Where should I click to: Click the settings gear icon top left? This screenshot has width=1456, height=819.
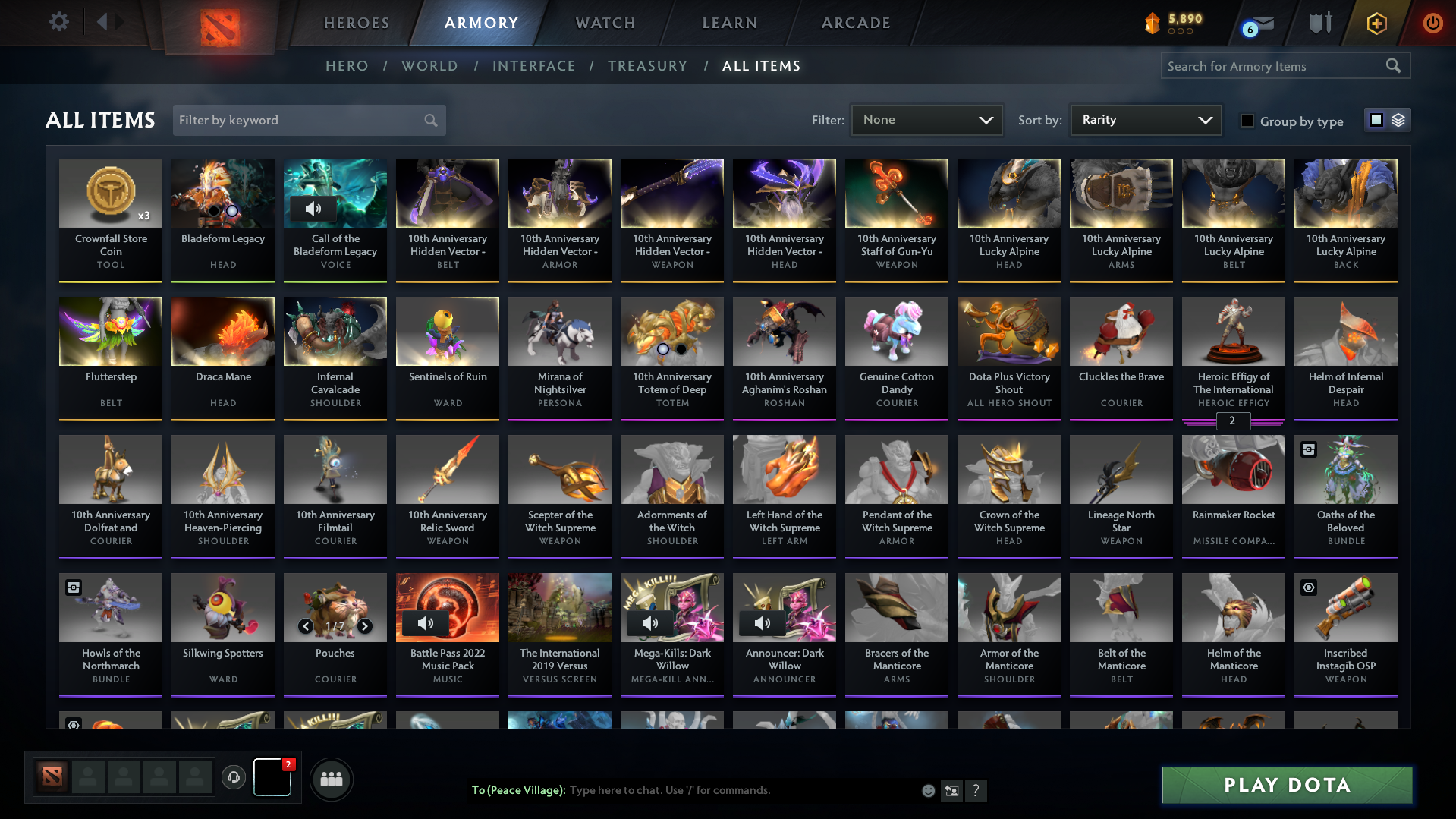[59, 22]
